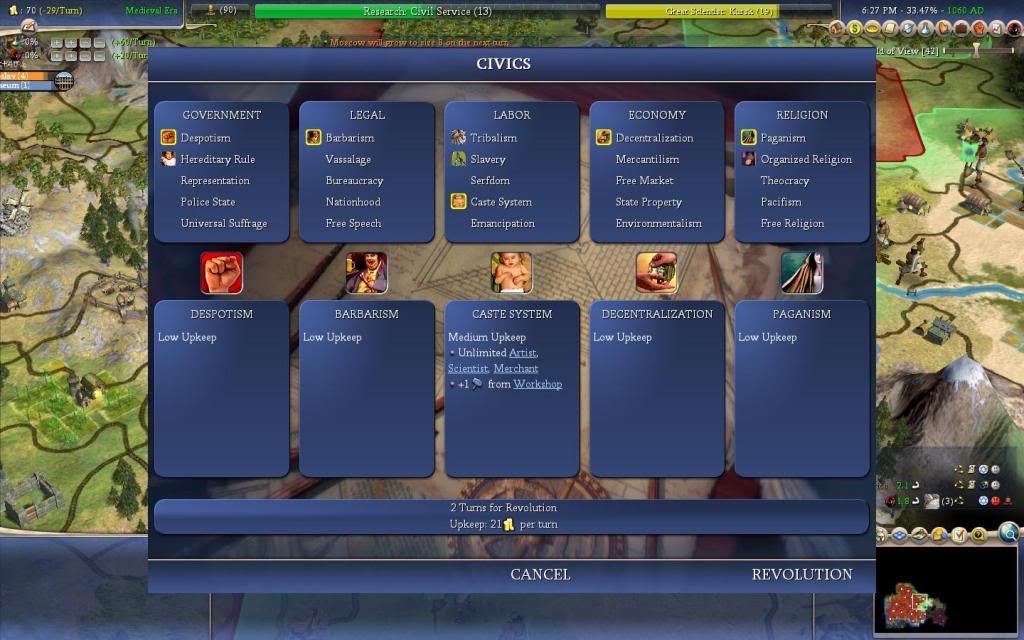Pick Police State government civic

click(x=208, y=202)
